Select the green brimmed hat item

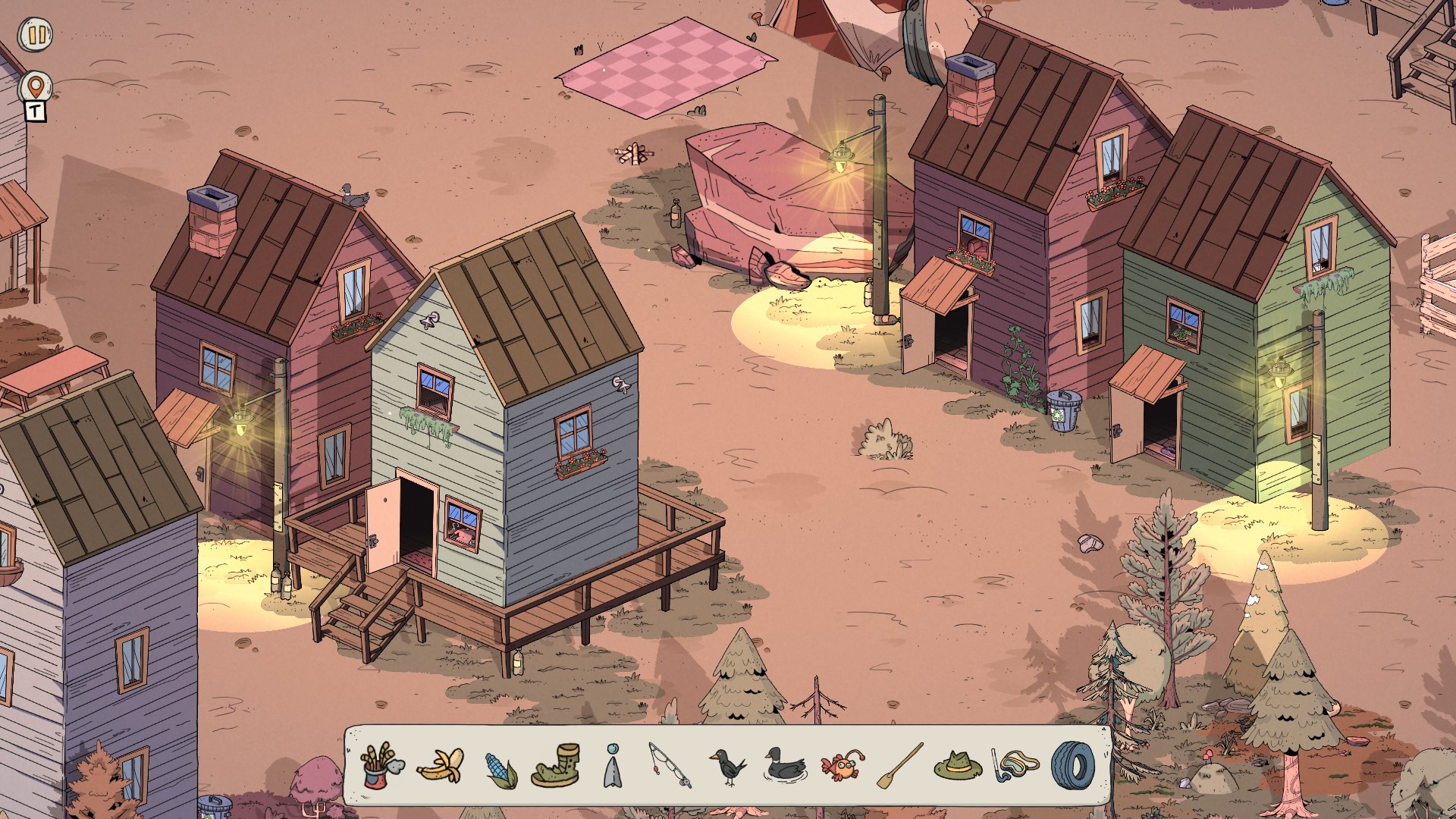tap(958, 765)
